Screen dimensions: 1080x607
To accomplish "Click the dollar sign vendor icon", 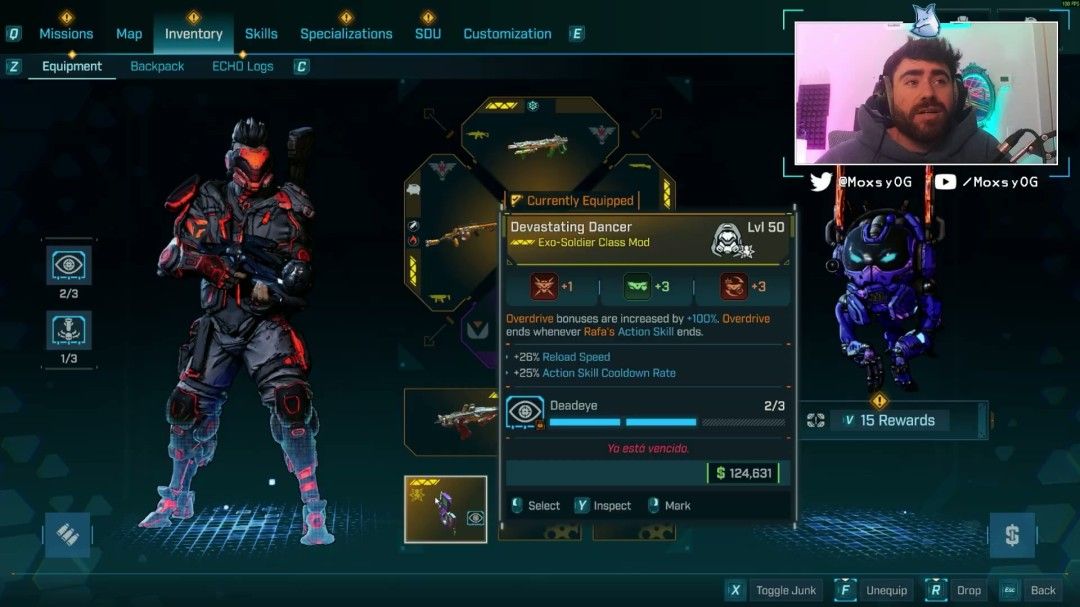I will click(1011, 535).
